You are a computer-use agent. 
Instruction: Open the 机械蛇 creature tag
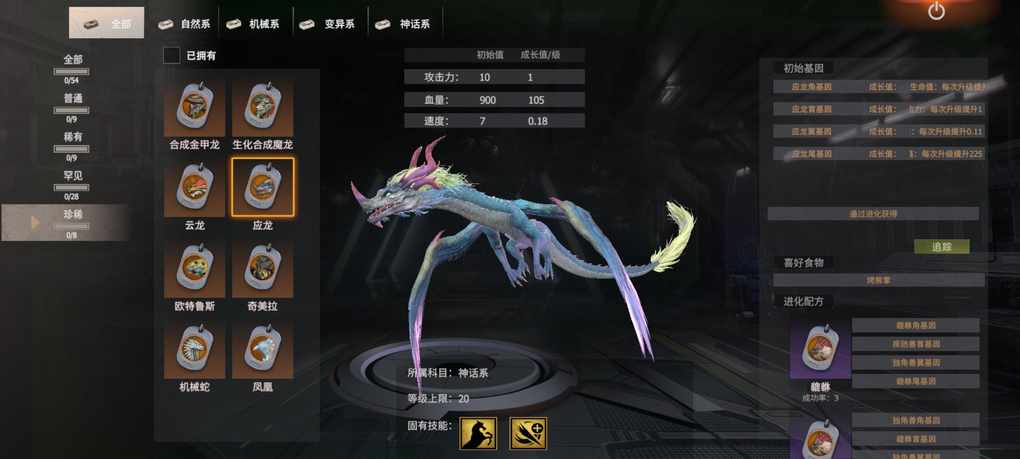194,349
